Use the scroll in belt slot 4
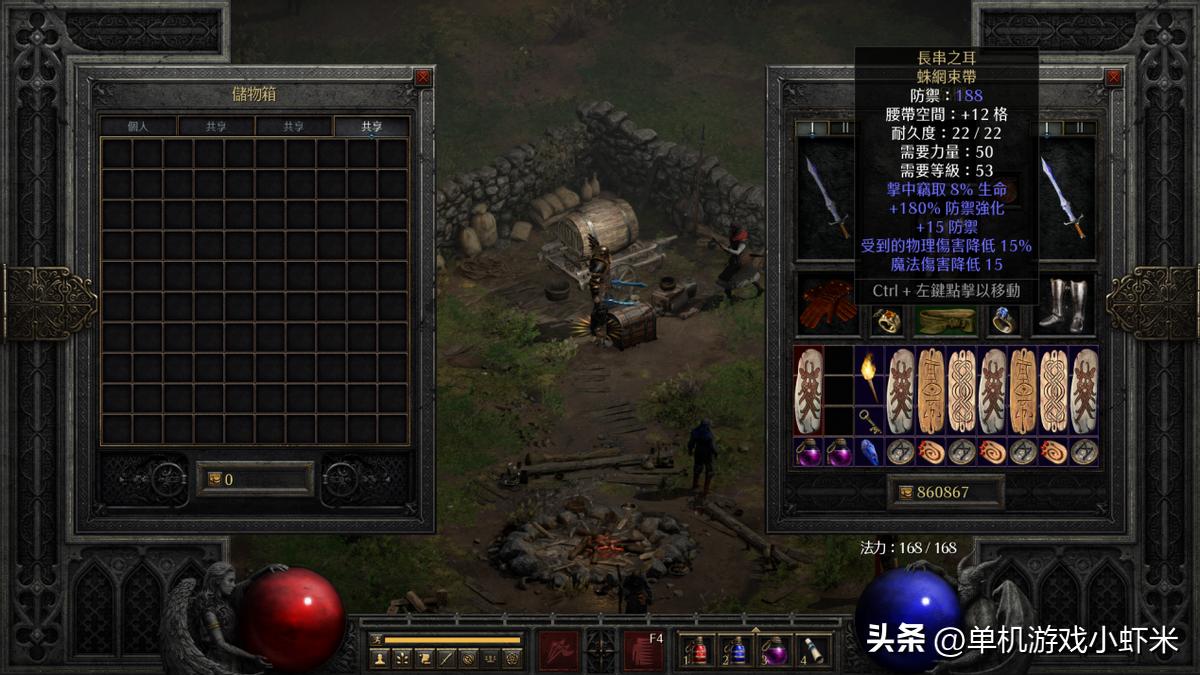 click(x=814, y=651)
